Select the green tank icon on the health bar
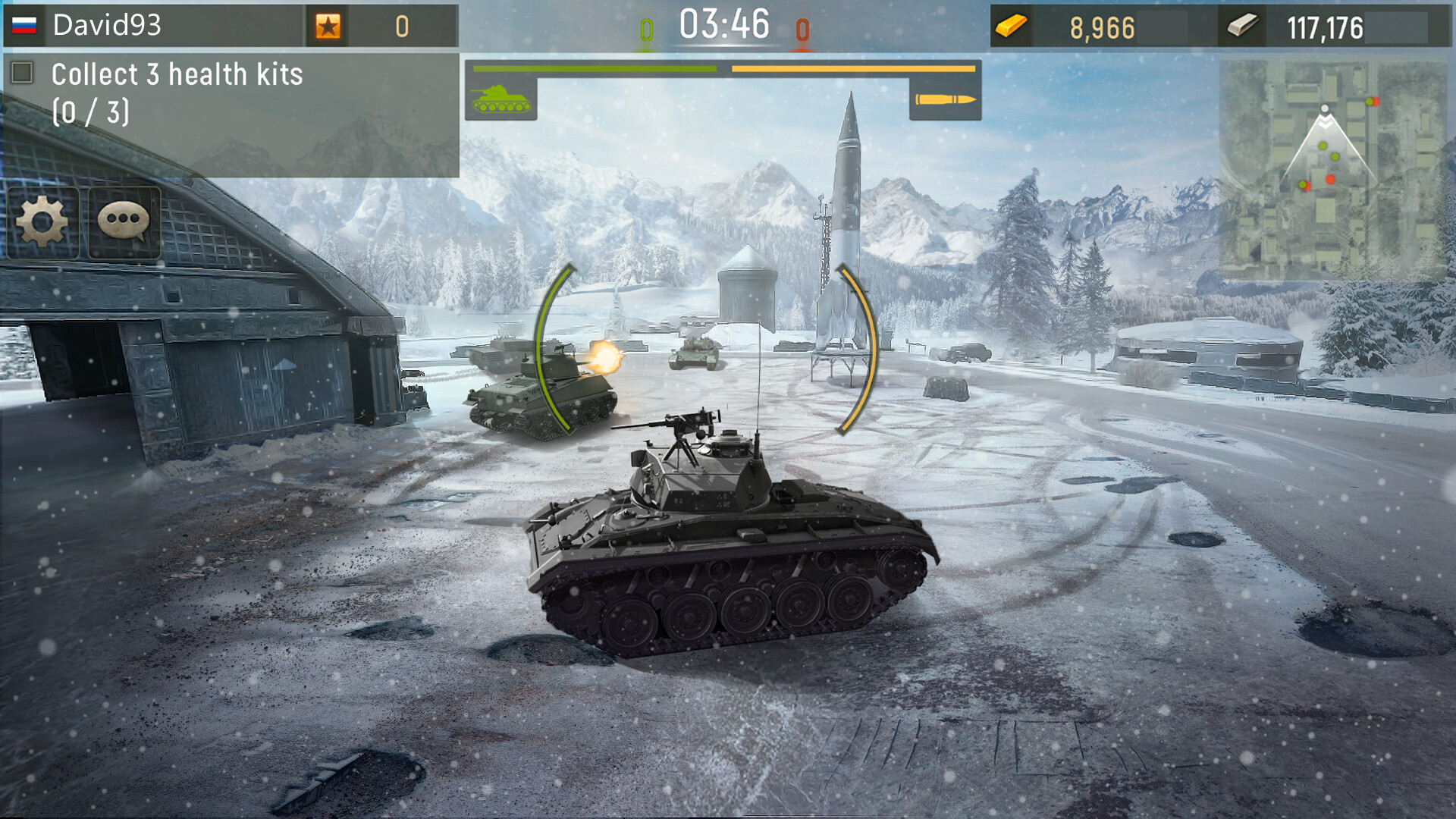 coord(500,99)
